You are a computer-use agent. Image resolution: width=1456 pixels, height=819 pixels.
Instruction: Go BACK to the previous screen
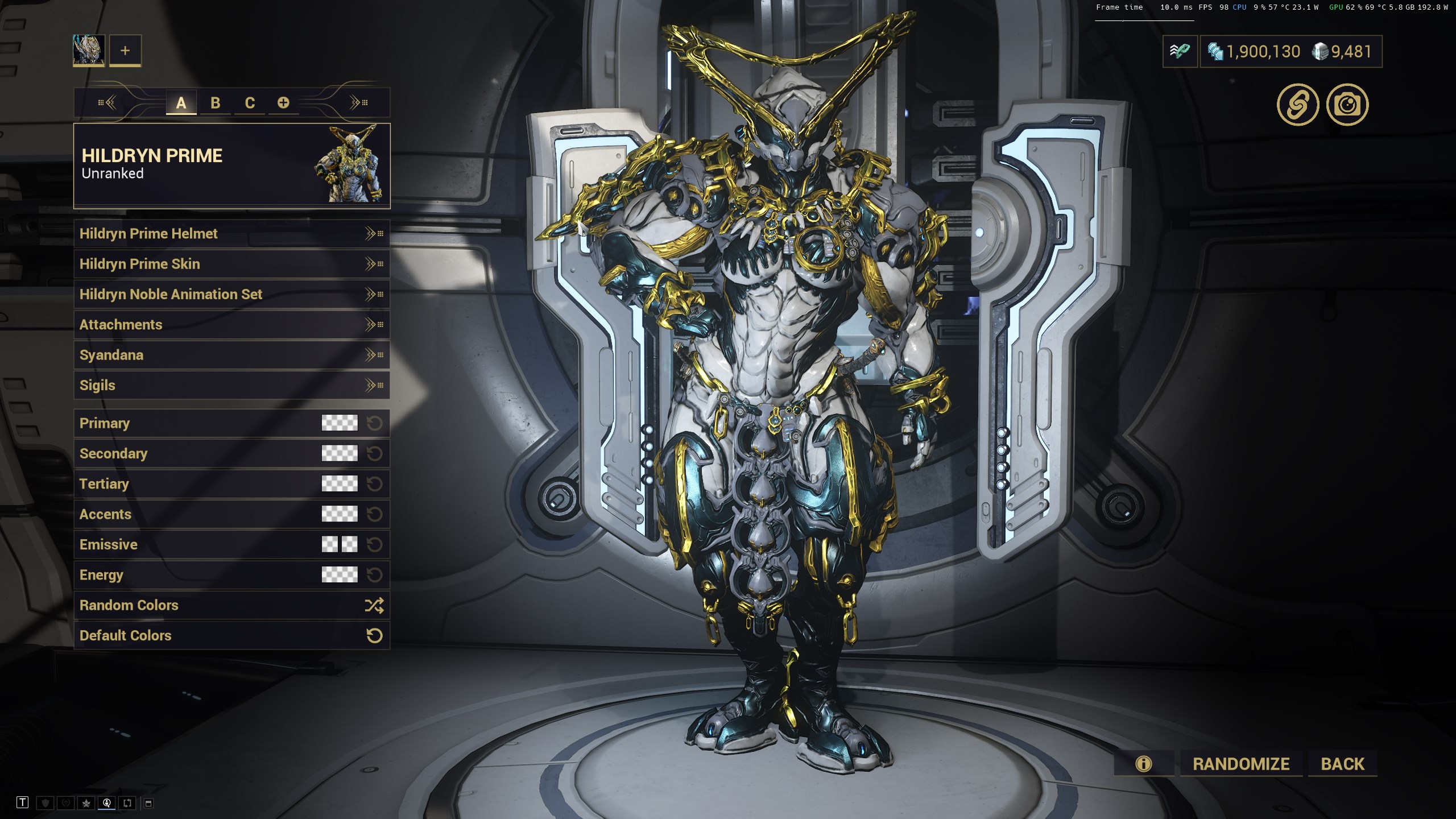point(1342,764)
